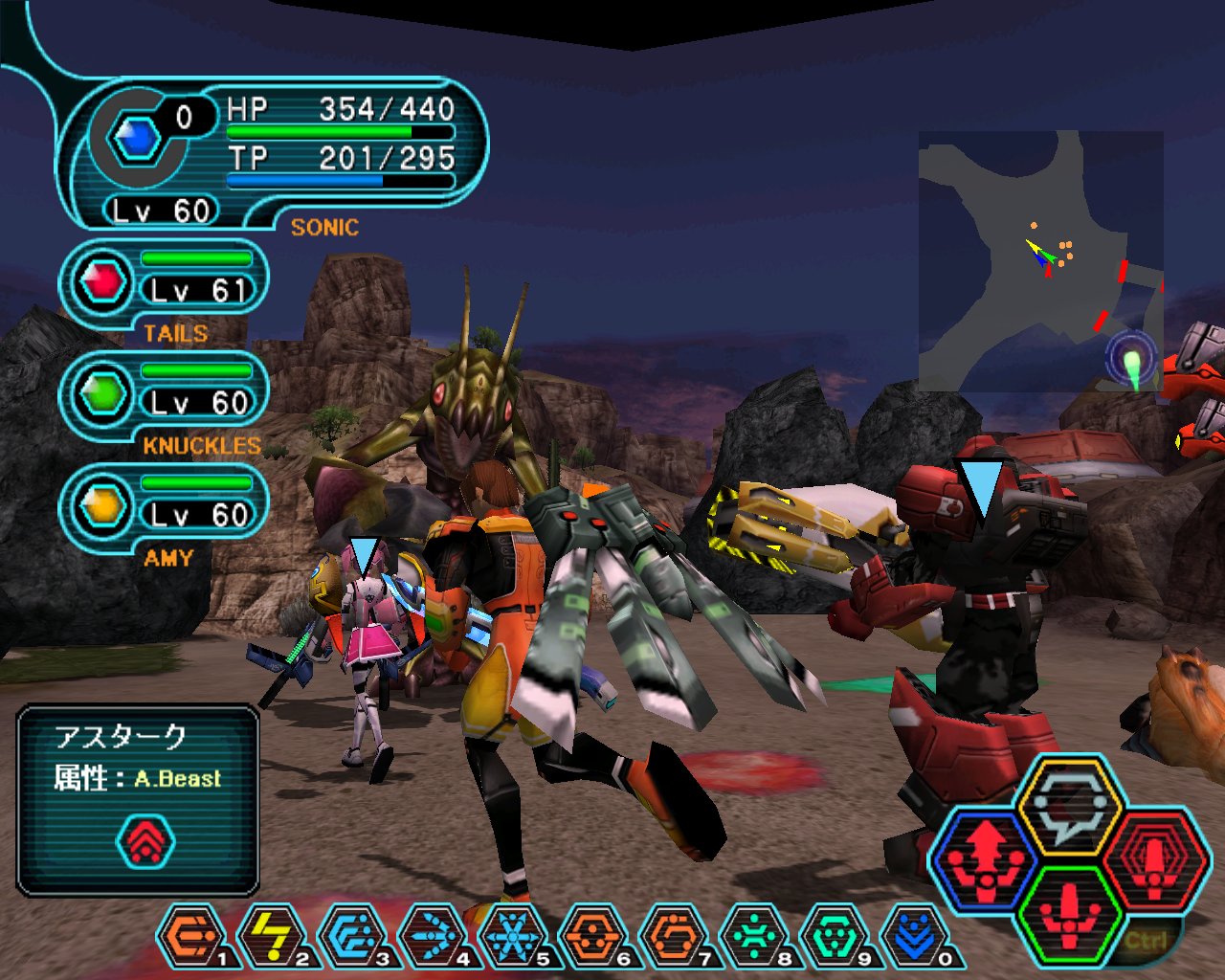Screen dimensions: 1225x980
Task: Activate the blue chevron technique in slot 0
Action: pyautogui.click(x=916, y=937)
